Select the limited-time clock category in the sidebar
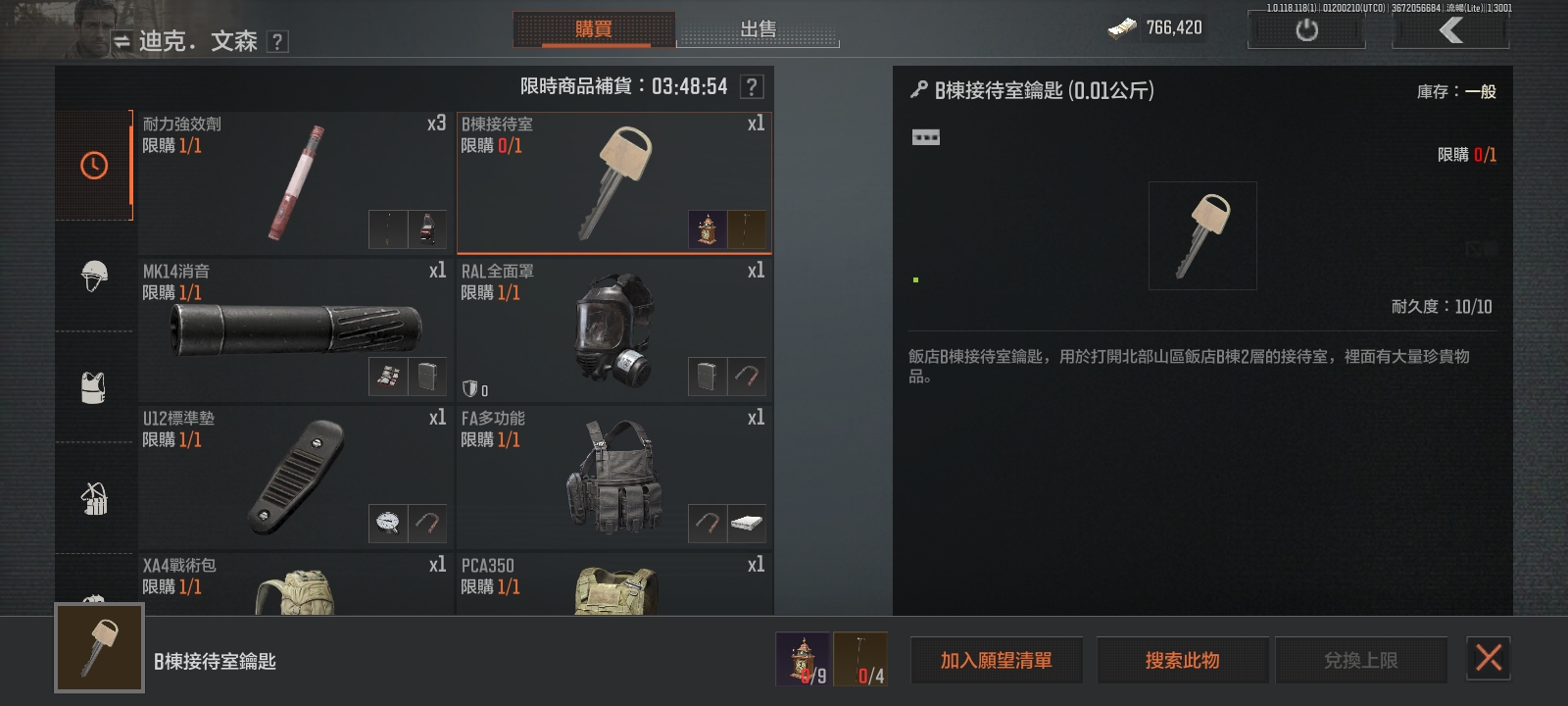 tap(93, 166)
